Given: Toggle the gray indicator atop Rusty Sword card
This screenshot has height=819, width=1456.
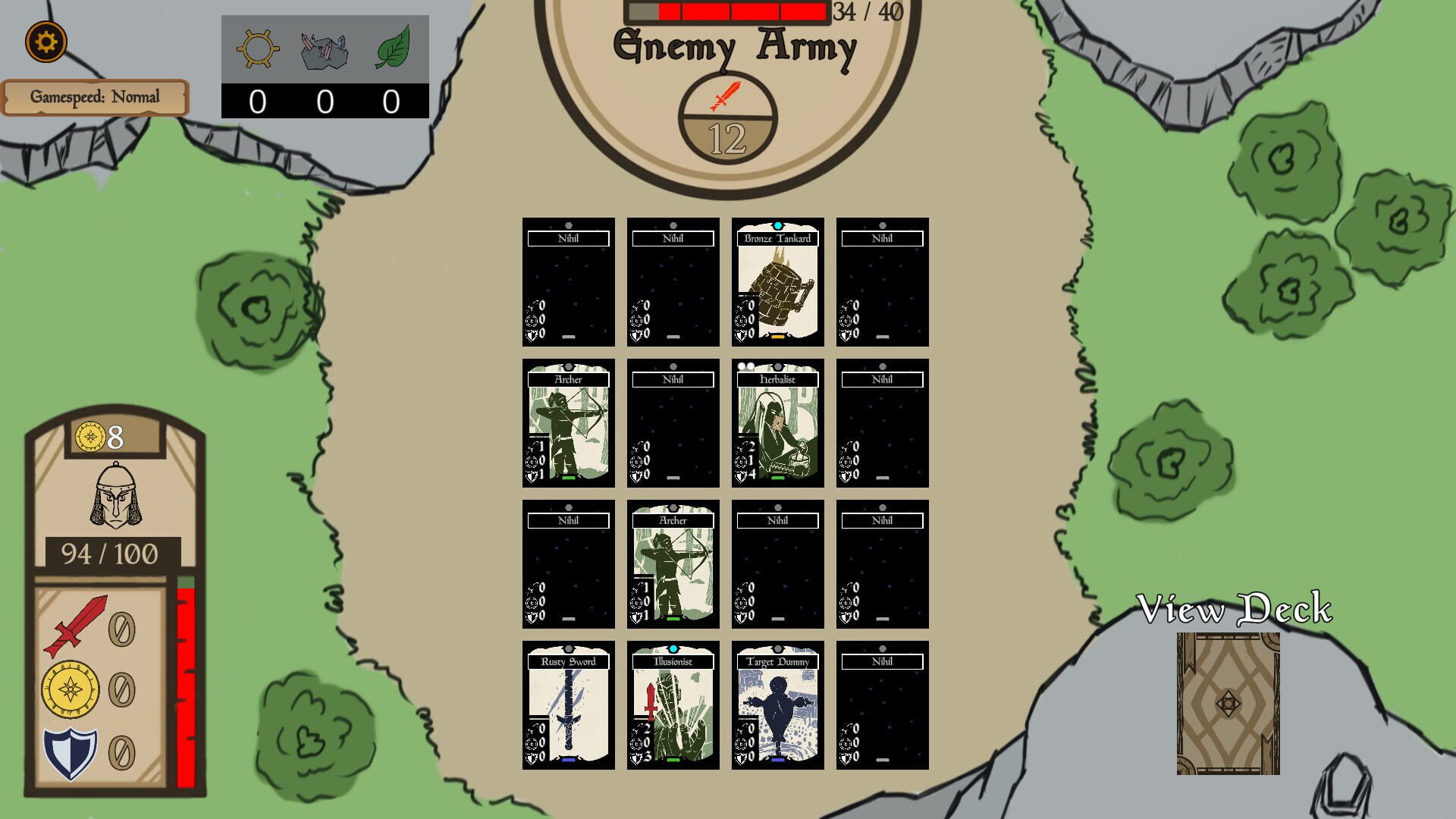Looking at the screenshot, I should pyautogui.click(x=567, y=648).
